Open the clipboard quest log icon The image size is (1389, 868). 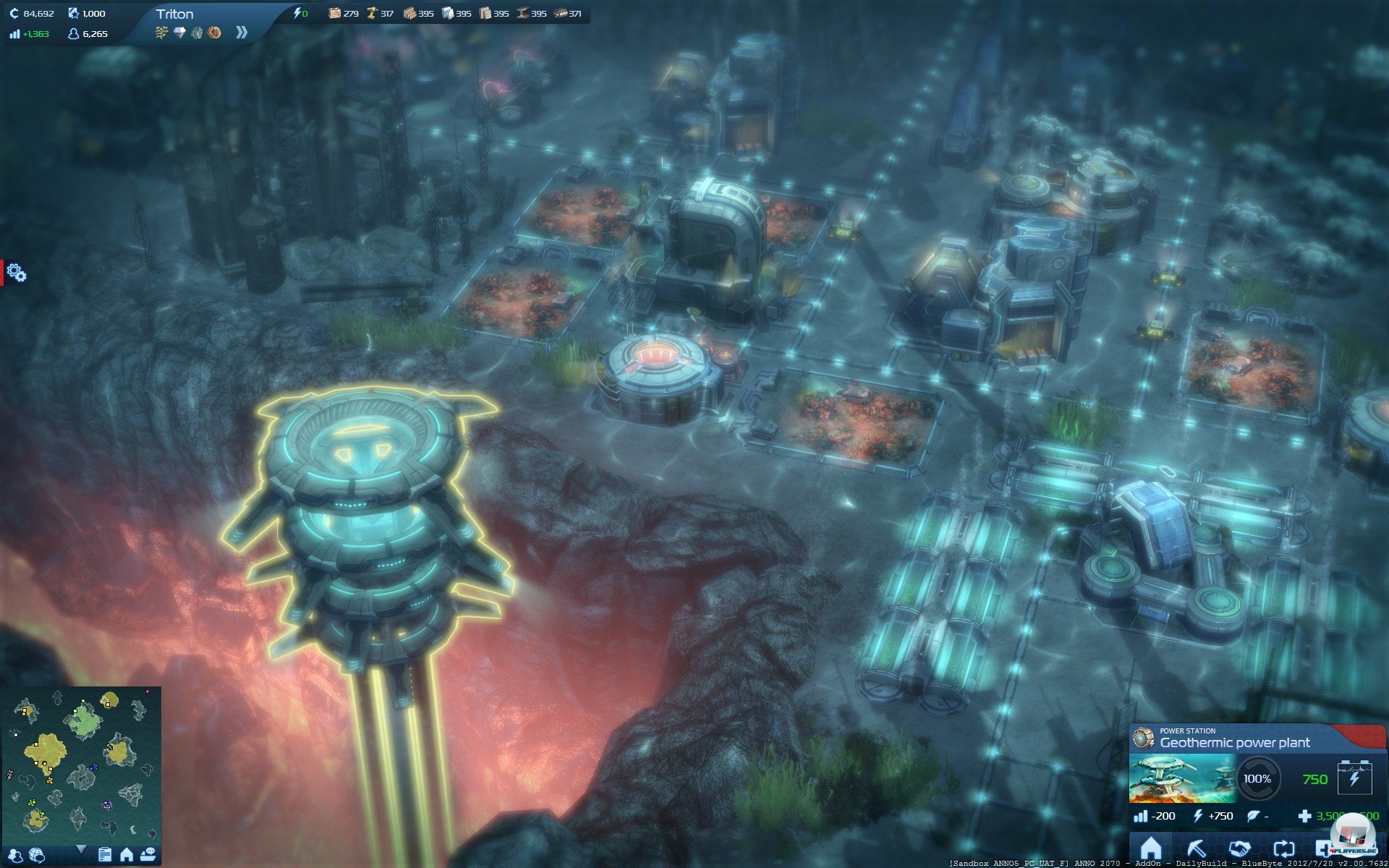coord(105,855)
